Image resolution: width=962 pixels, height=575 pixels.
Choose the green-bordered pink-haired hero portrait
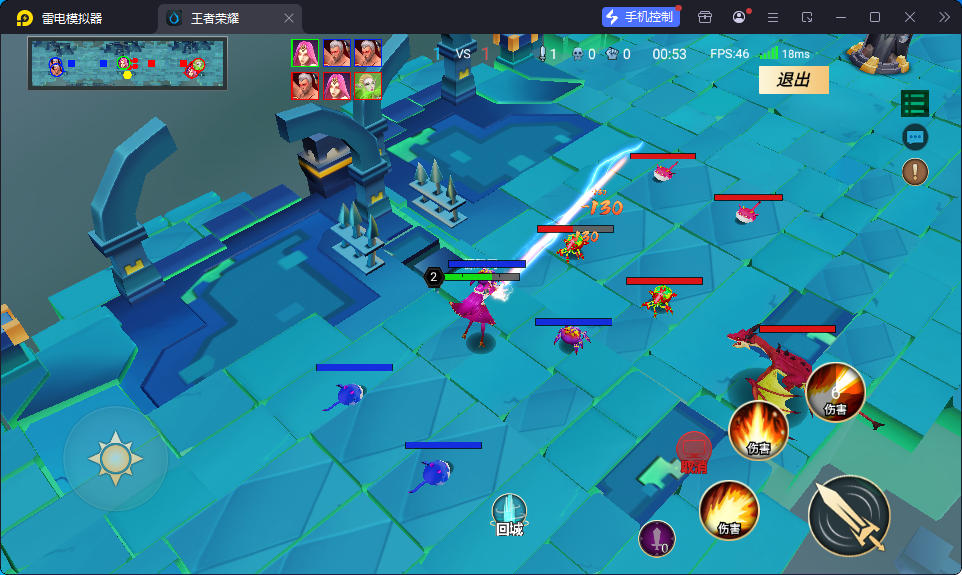[x=305, y=53]
